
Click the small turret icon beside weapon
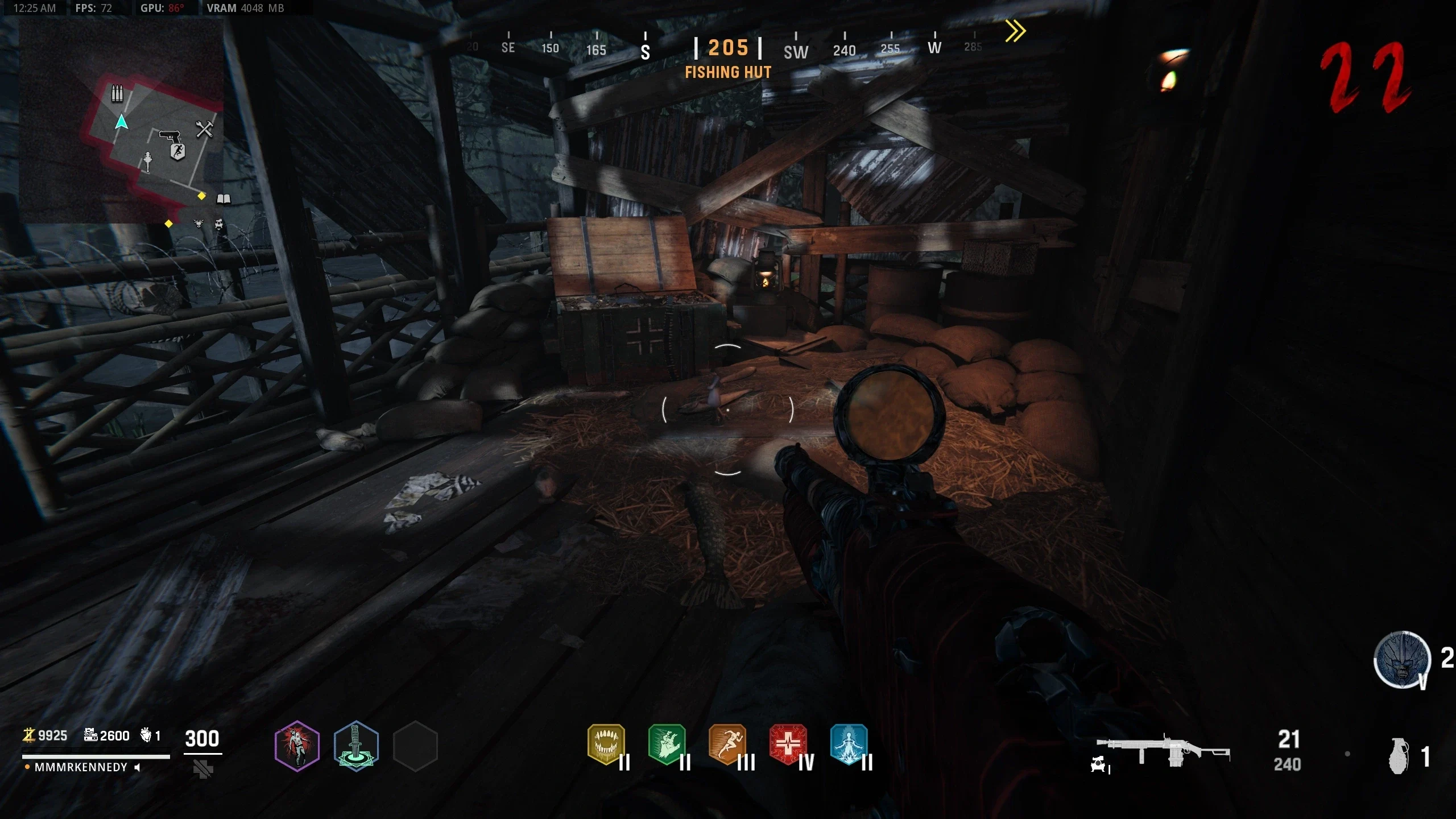click(x=1099, y=764)
